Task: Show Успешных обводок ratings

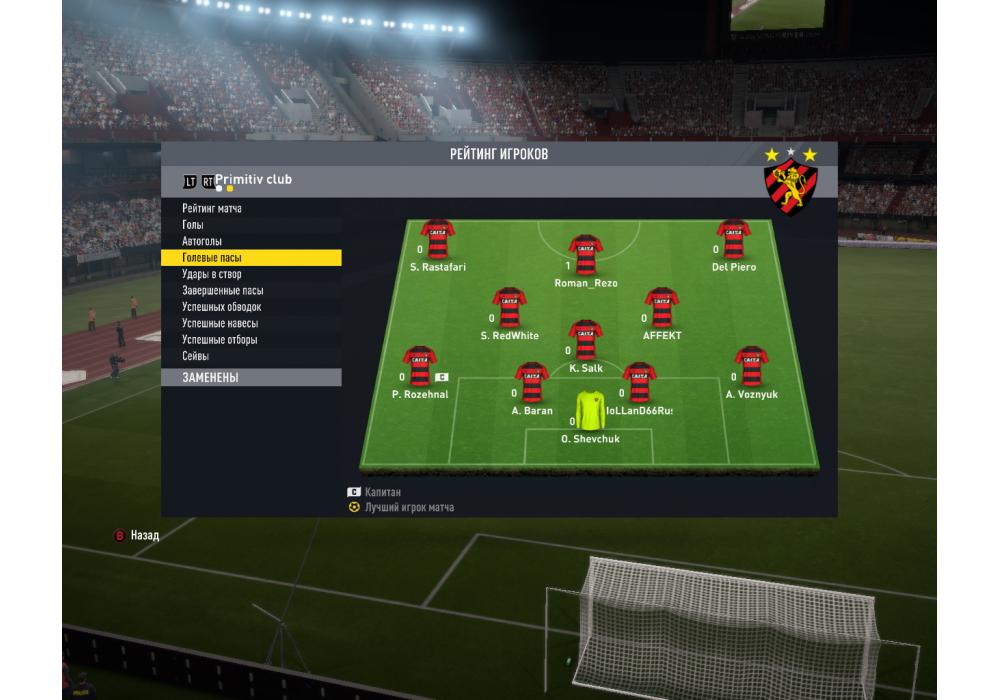Action: (221, 307)
